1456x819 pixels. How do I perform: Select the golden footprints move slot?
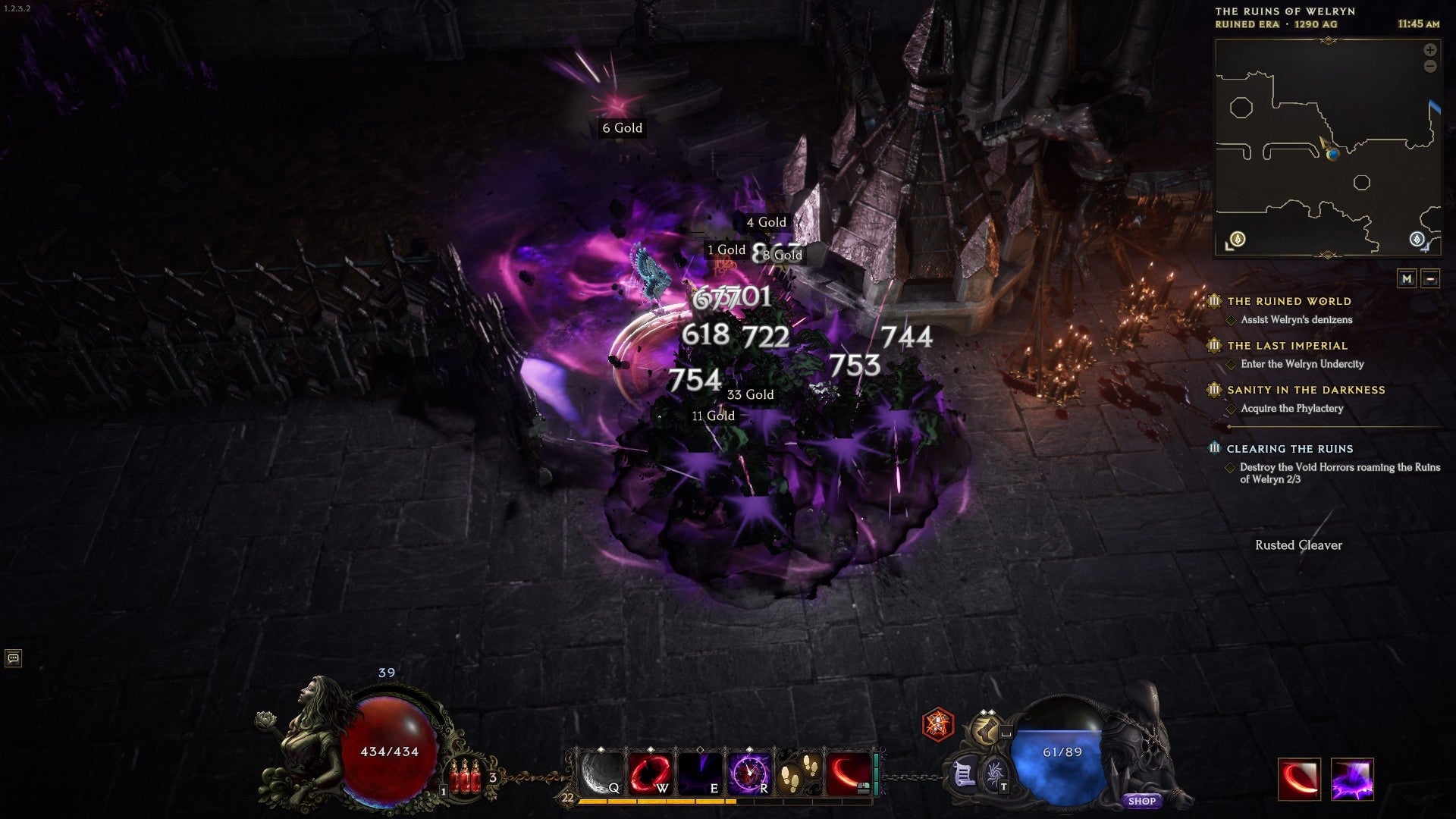(799, 773)
